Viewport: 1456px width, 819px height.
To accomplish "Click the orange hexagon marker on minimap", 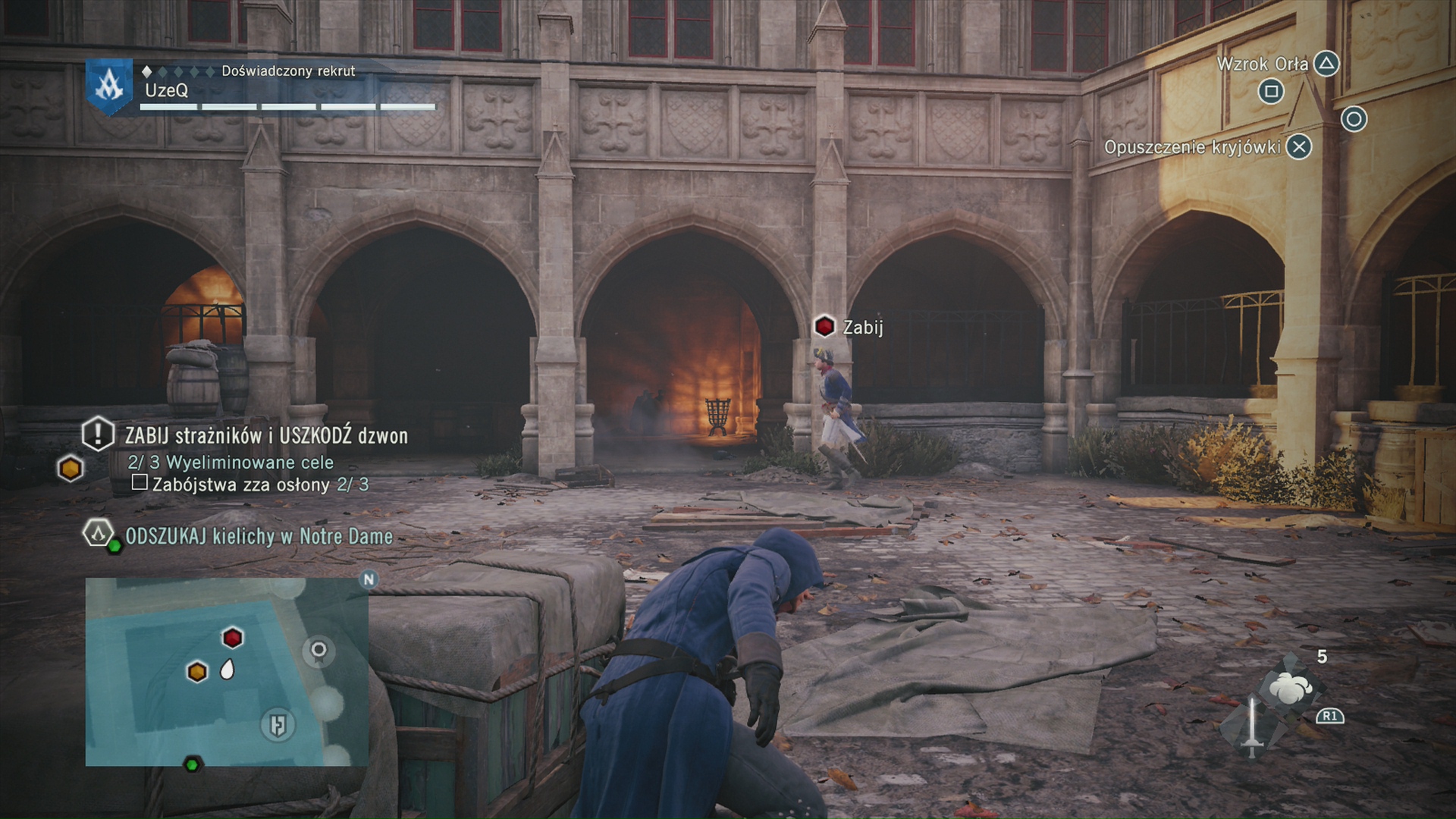I will 197,671.
